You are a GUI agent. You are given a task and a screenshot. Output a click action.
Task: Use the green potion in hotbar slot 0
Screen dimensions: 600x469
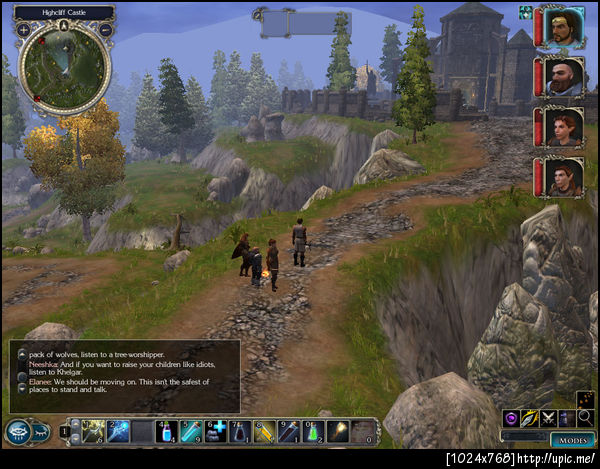pyautogui.click(x=313, y=431)
